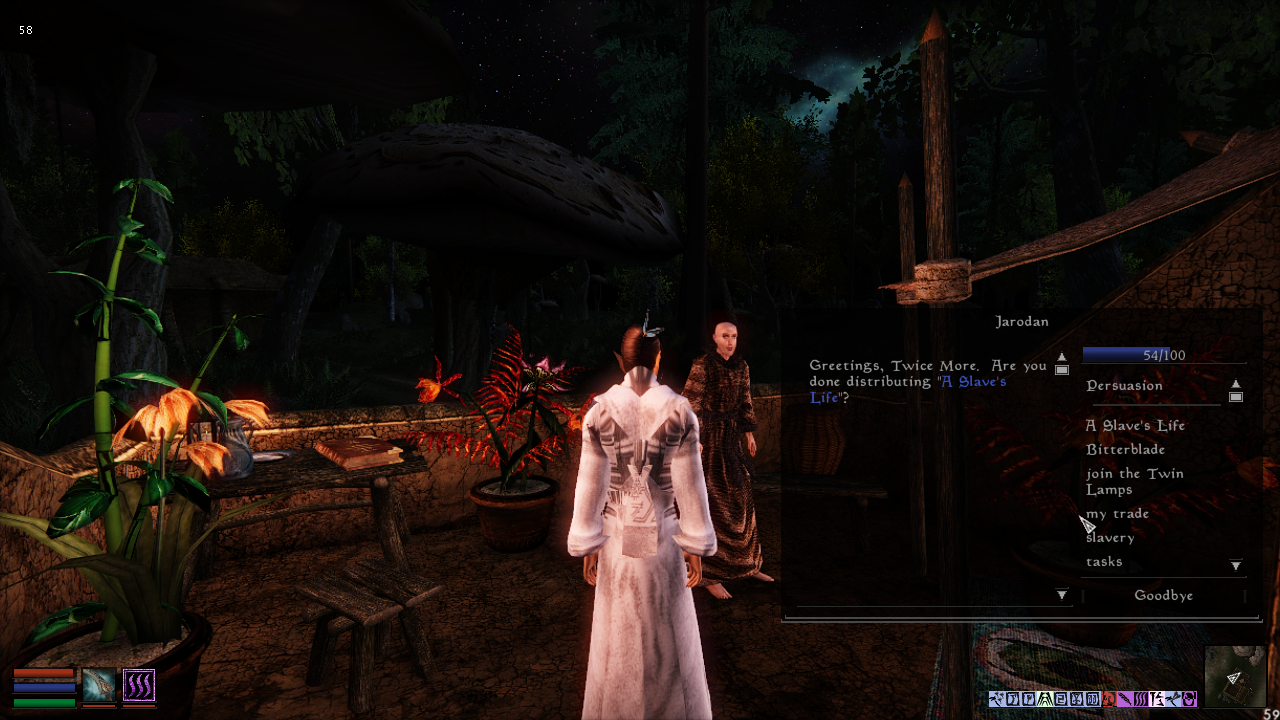Click the green active effect icon
Viewport: 1280px width, 720px height.
(x=1044, y=699)
